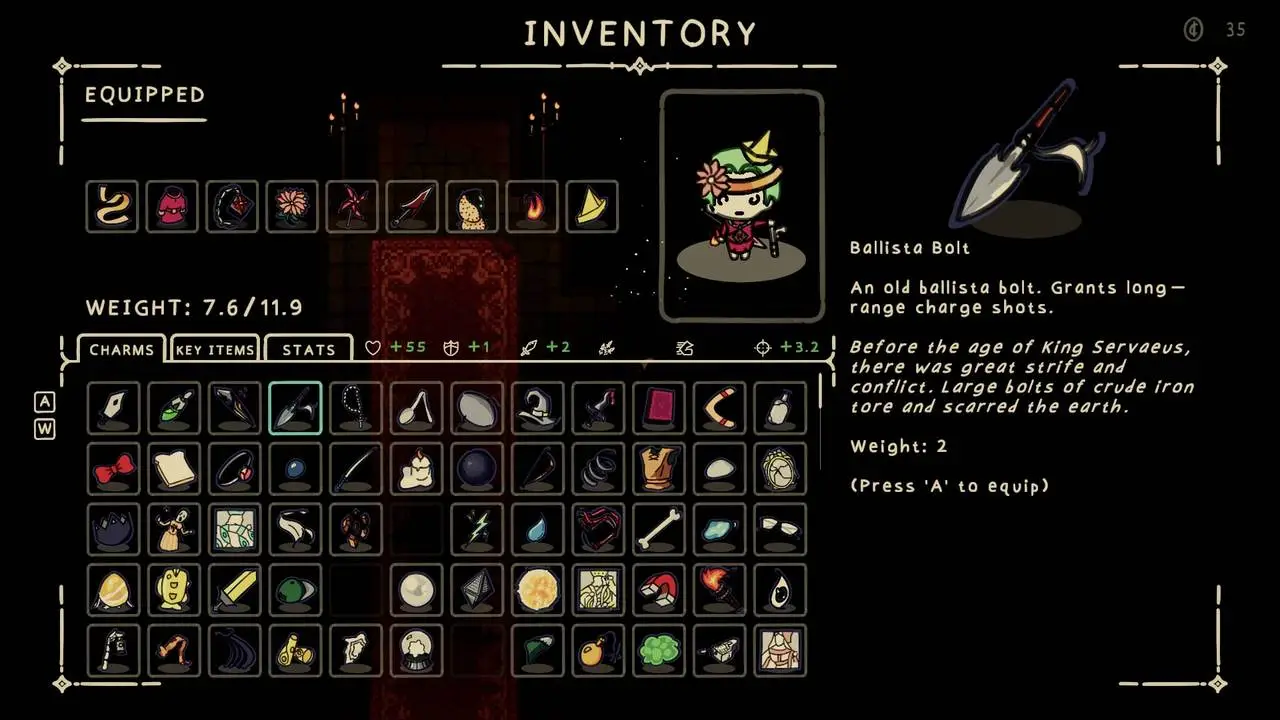The width and height of the screenshot is (1280, 720).
Task: Click the boomerang charm in the grid
Action: point(719,408)
